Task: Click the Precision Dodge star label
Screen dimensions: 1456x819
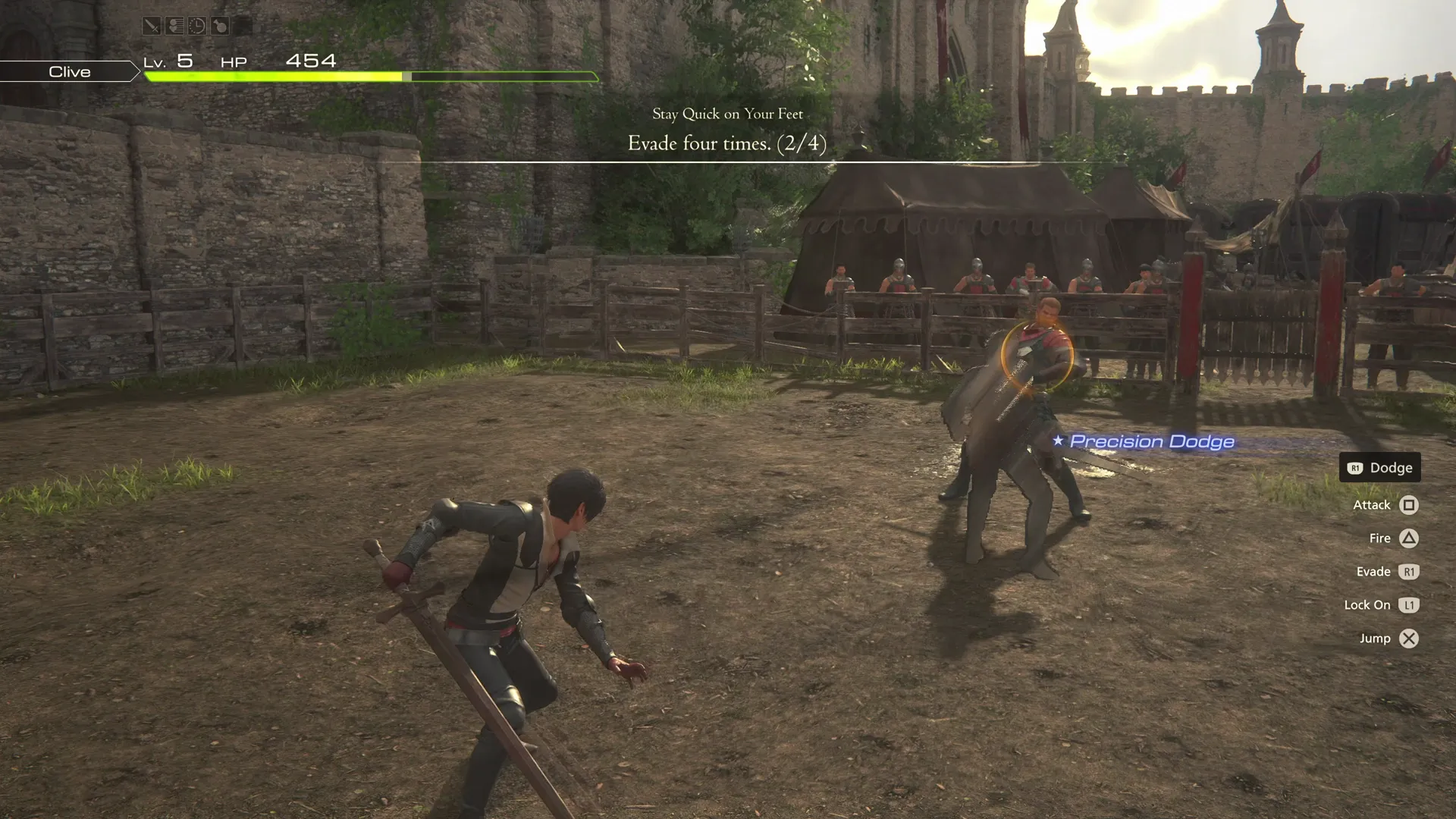Action: click(1057, 440)
